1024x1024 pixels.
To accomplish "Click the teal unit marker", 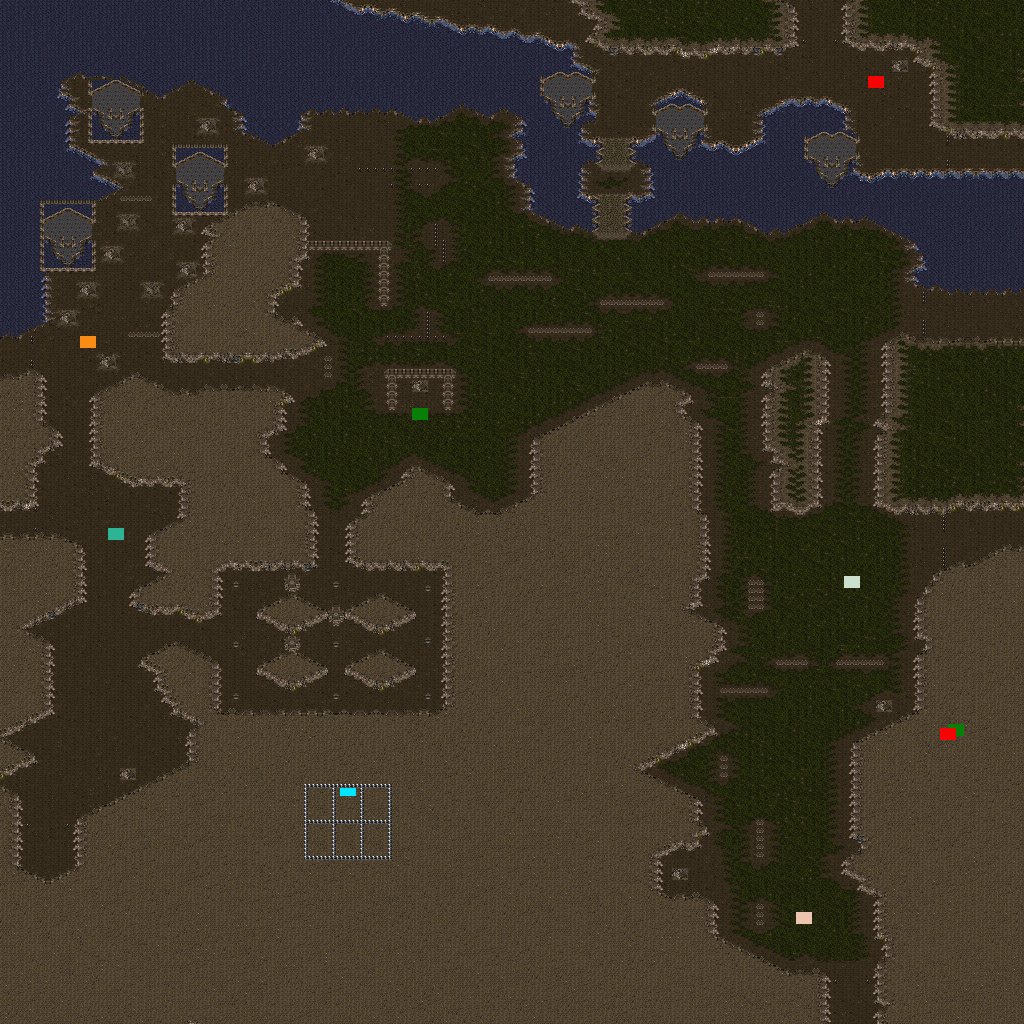I will click(x=116, y=534).
